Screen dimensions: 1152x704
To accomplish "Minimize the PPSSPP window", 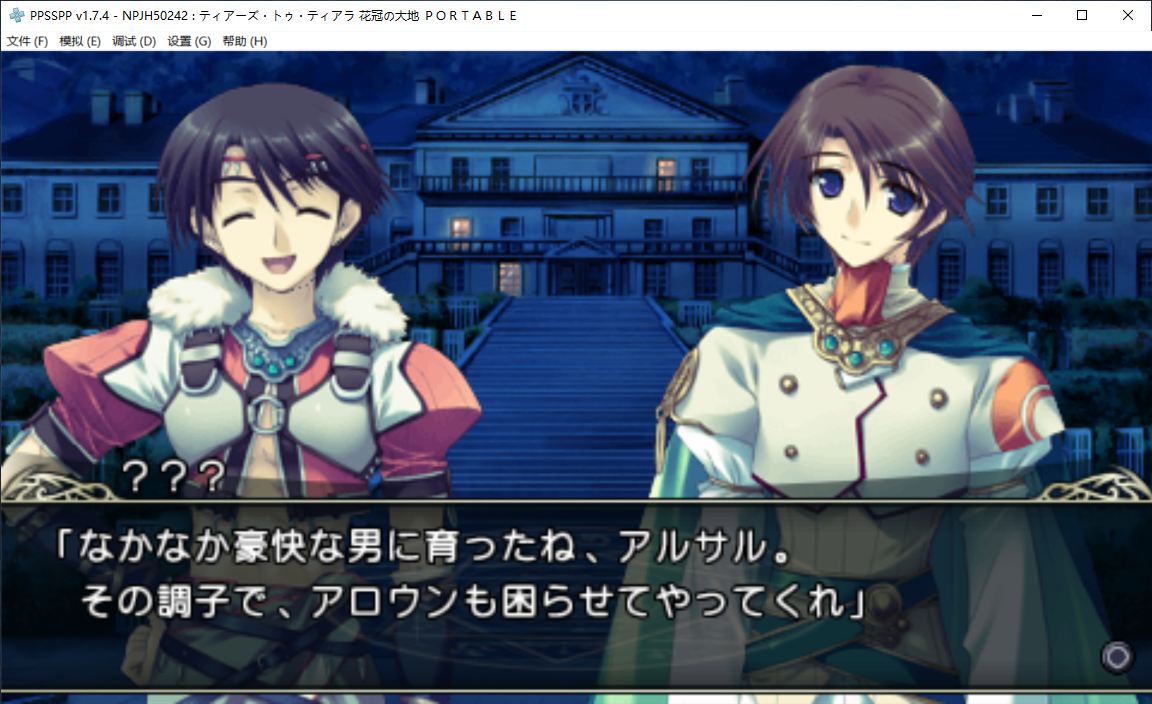I will [x=1037, y=15].
